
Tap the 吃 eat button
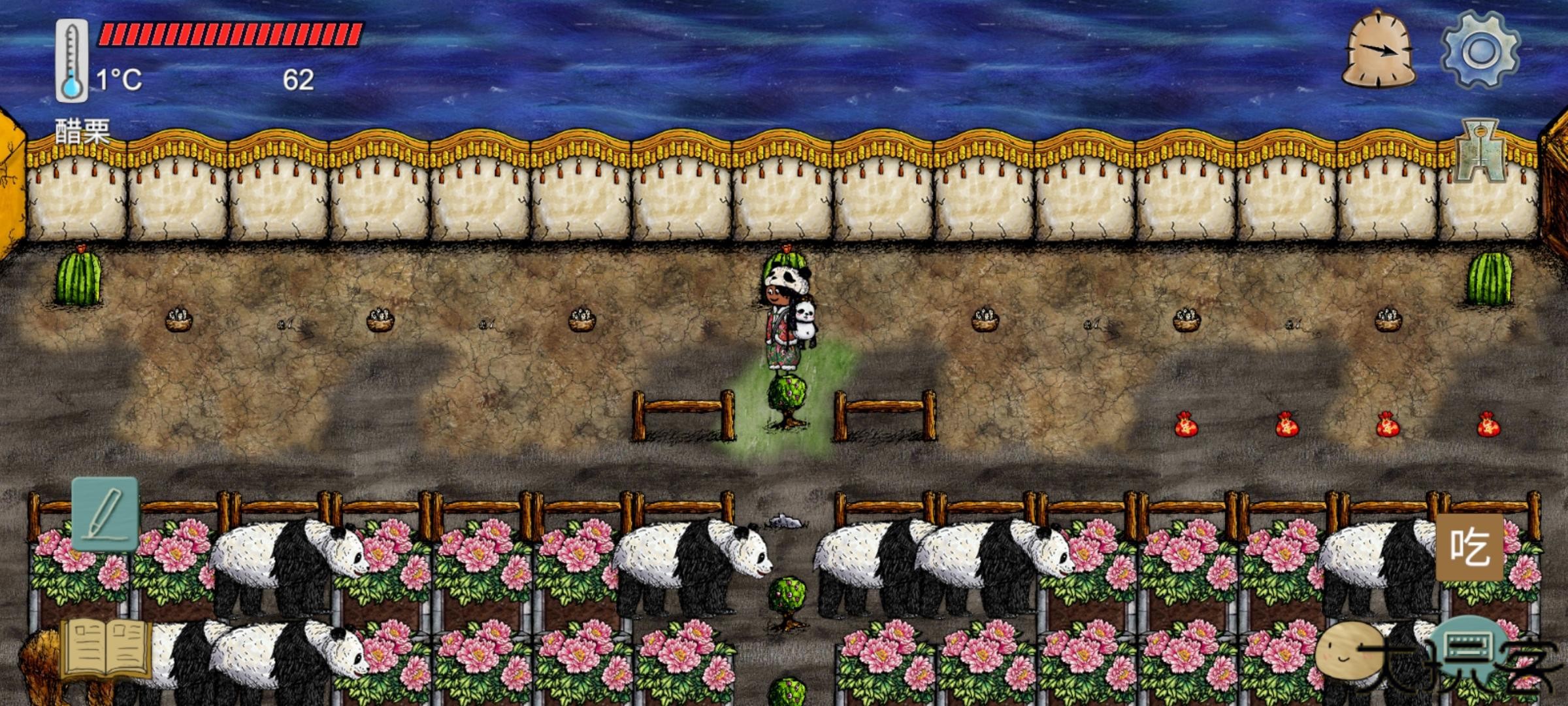pyautogui.click(x=1470, y=547)
